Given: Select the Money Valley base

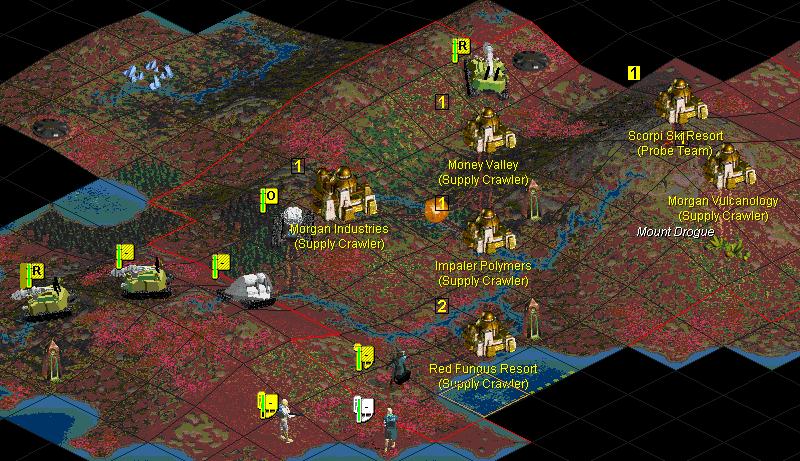Looking at the screenshot, I should [489, 130].
